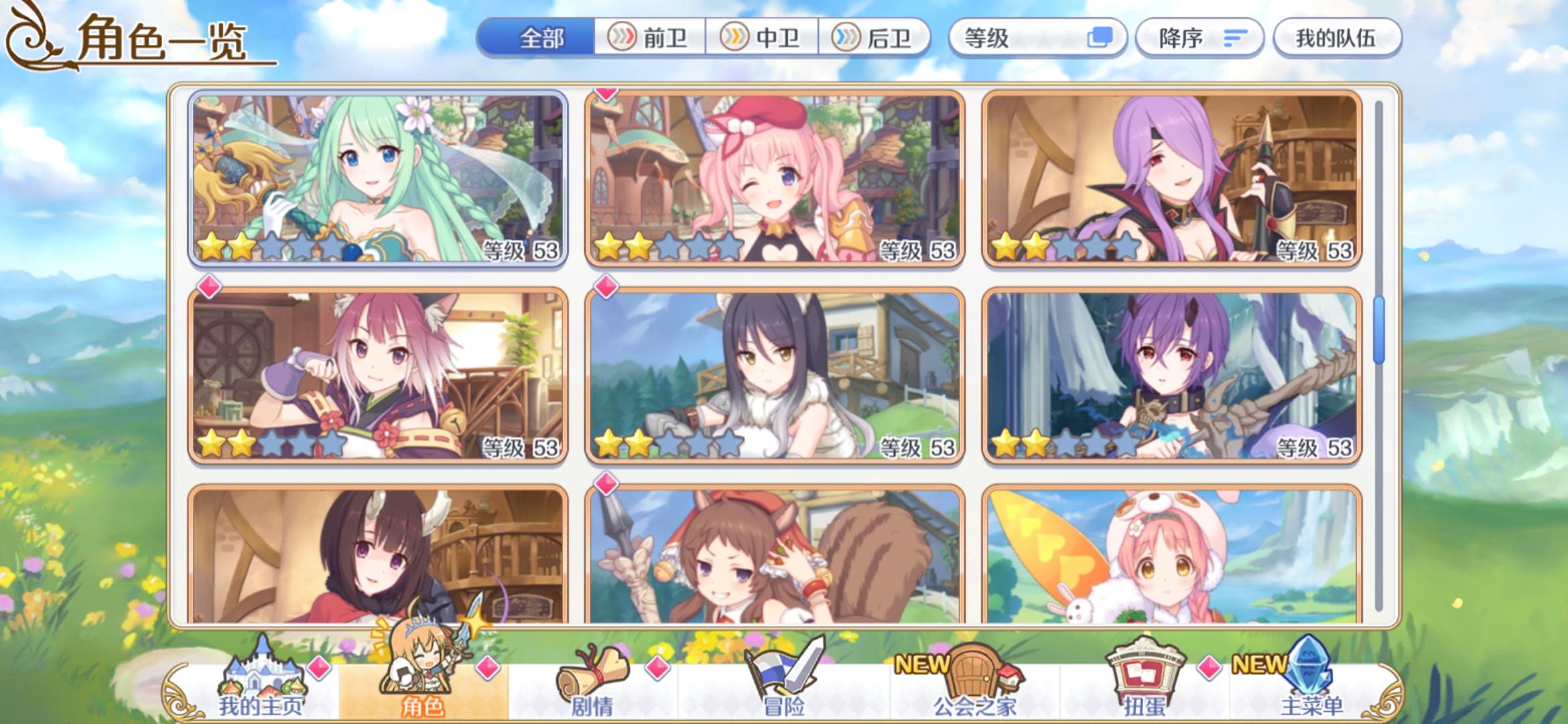Click the stacked-squares icon beside 等级
Image resolution: width=1568 pixels, height=724 pixels.
click(1102, 38)
